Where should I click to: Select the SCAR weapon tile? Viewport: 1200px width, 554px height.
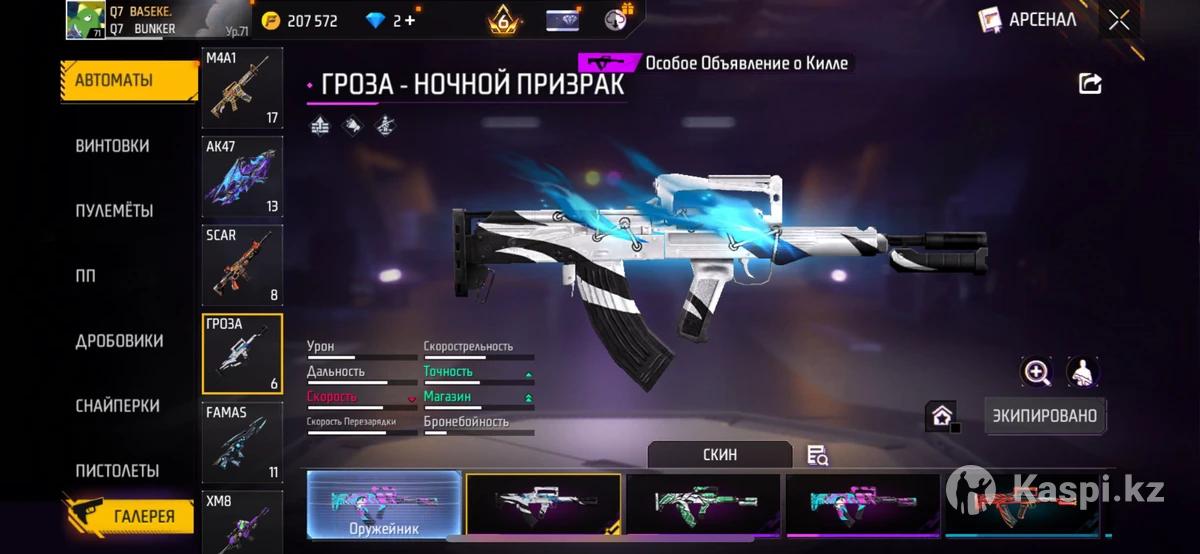pyautogui.click(x=242, y=265)
